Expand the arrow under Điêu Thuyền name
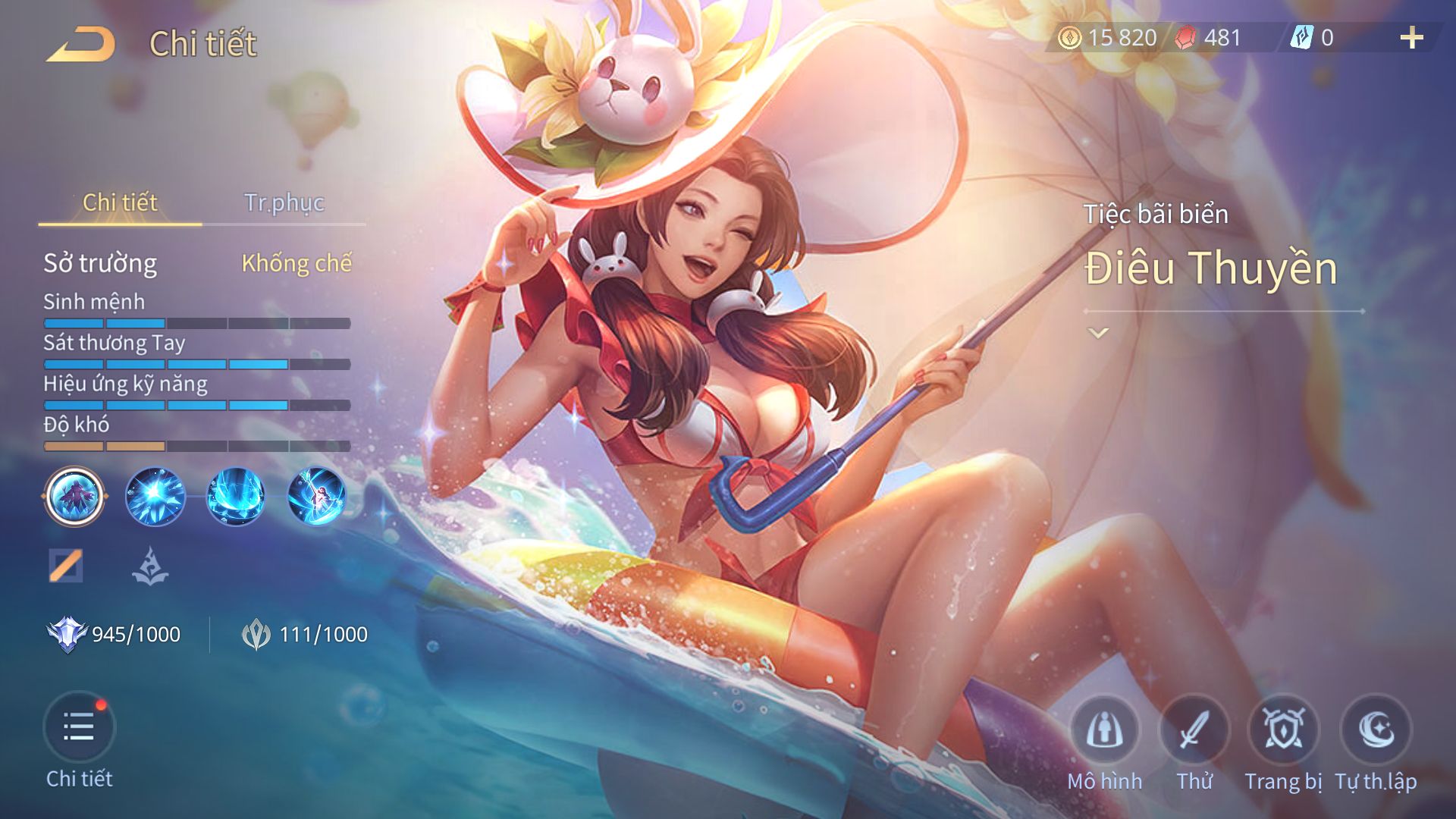Image resolution: width=1456 pixels, height=819 pixels. [1098, 333]
